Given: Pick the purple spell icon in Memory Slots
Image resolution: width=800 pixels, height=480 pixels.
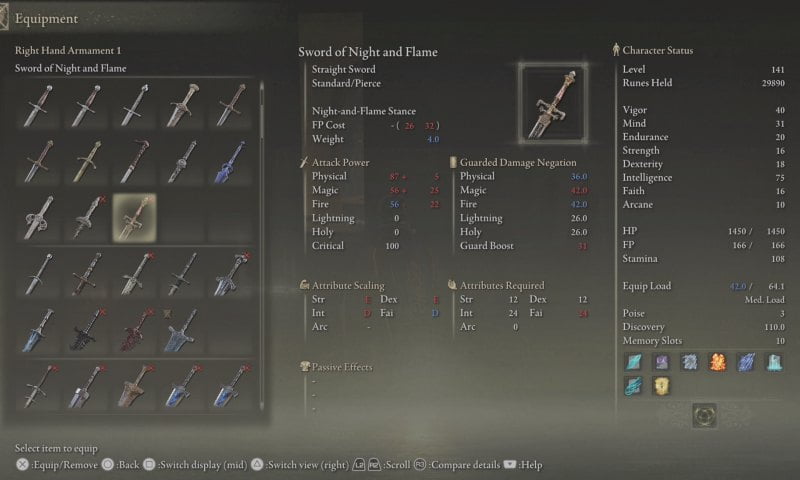Looking at the screenshot, I should tap(660, 362).
